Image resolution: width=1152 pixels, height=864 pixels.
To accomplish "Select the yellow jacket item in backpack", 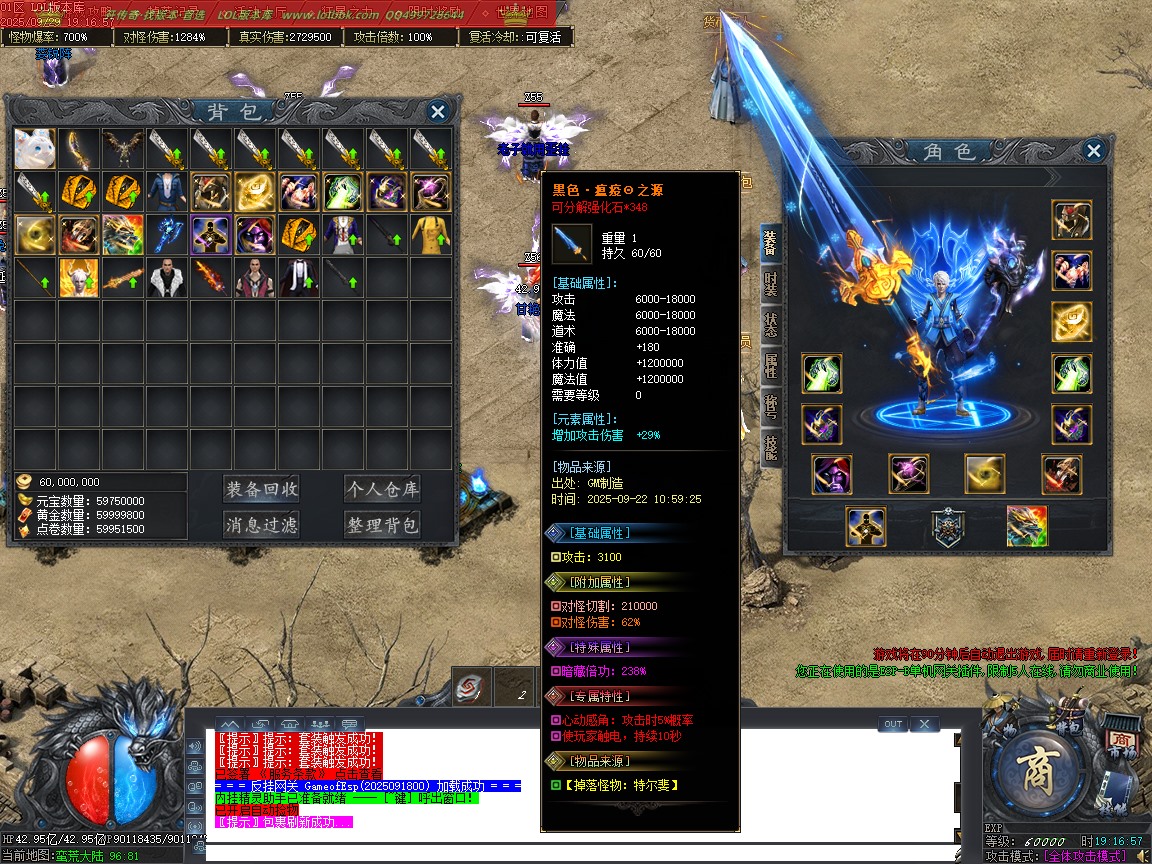I will [431, 235].
